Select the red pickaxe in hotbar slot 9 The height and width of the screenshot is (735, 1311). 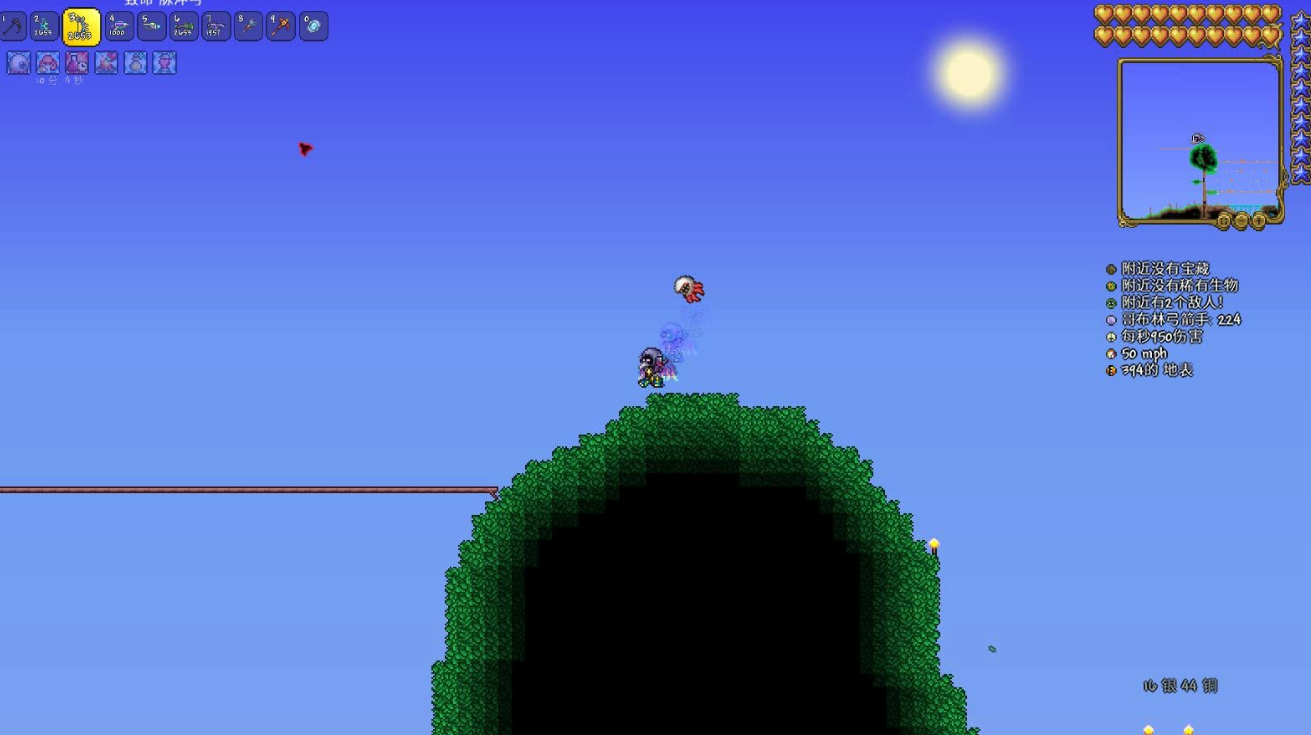point(281,26)
